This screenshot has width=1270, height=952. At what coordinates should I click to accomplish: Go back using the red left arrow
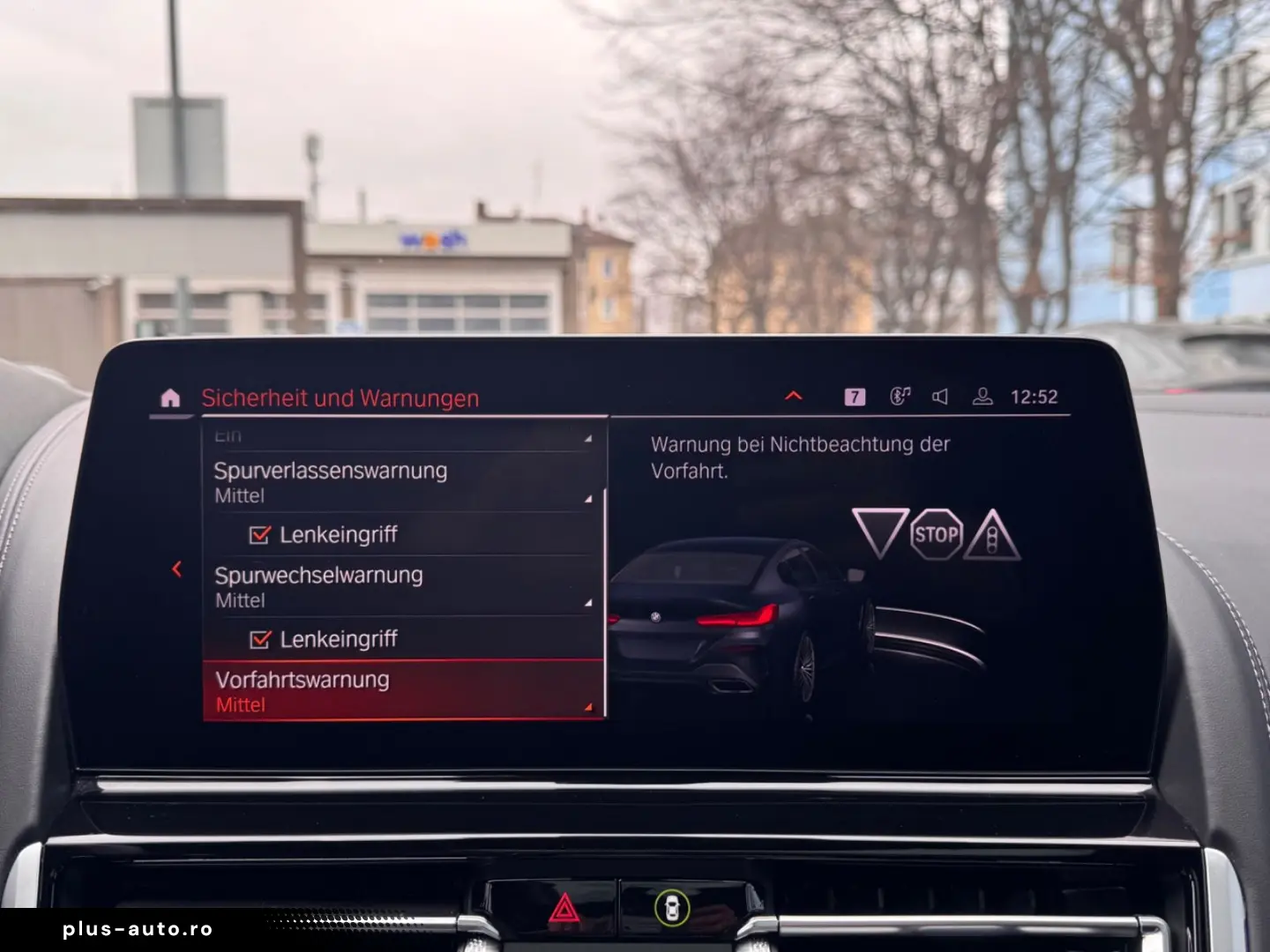(x=176, y=569)
